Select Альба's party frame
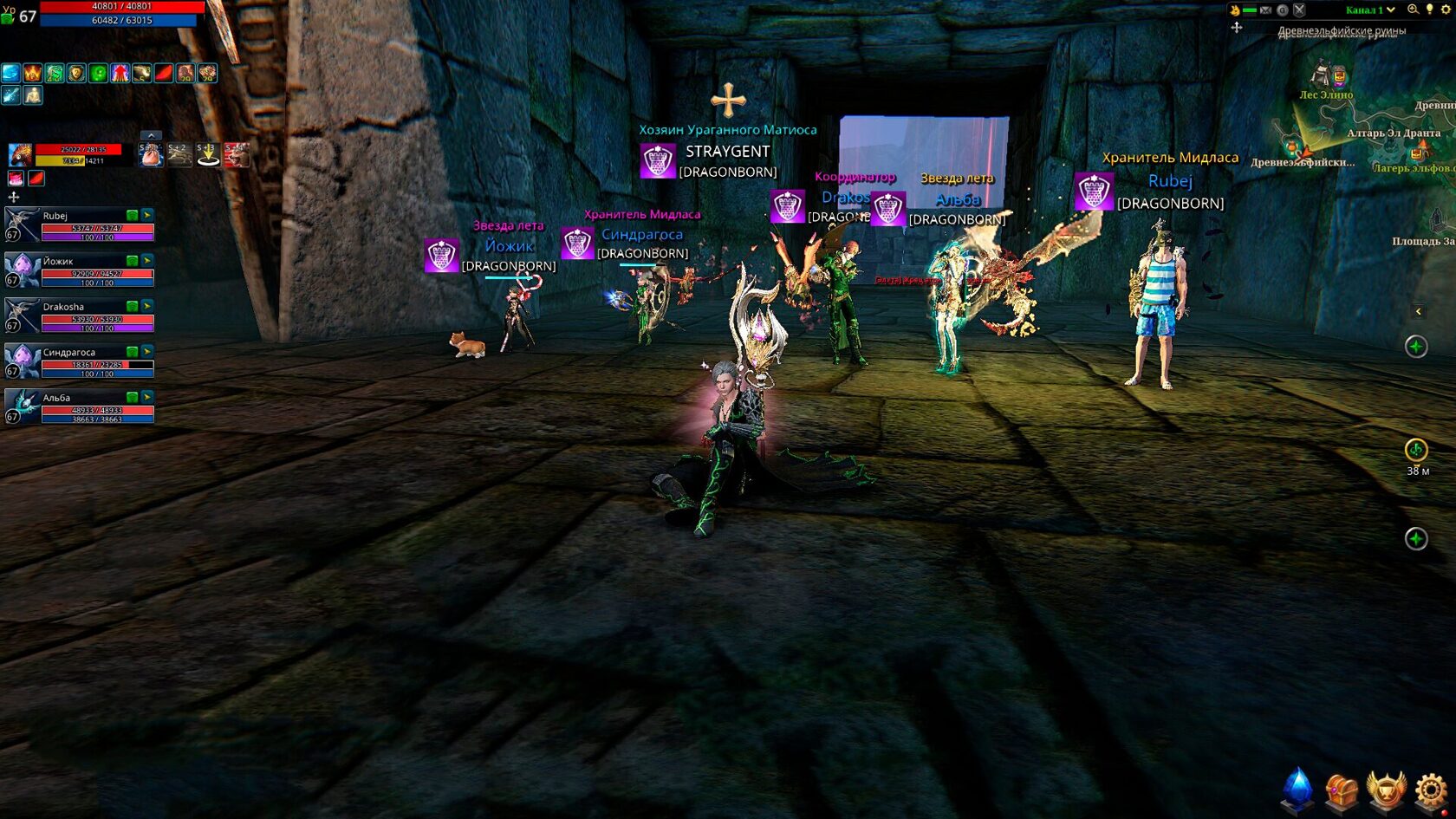Image resolution: width=1456 pixels, height=819 pixels. tap(80, 406)
